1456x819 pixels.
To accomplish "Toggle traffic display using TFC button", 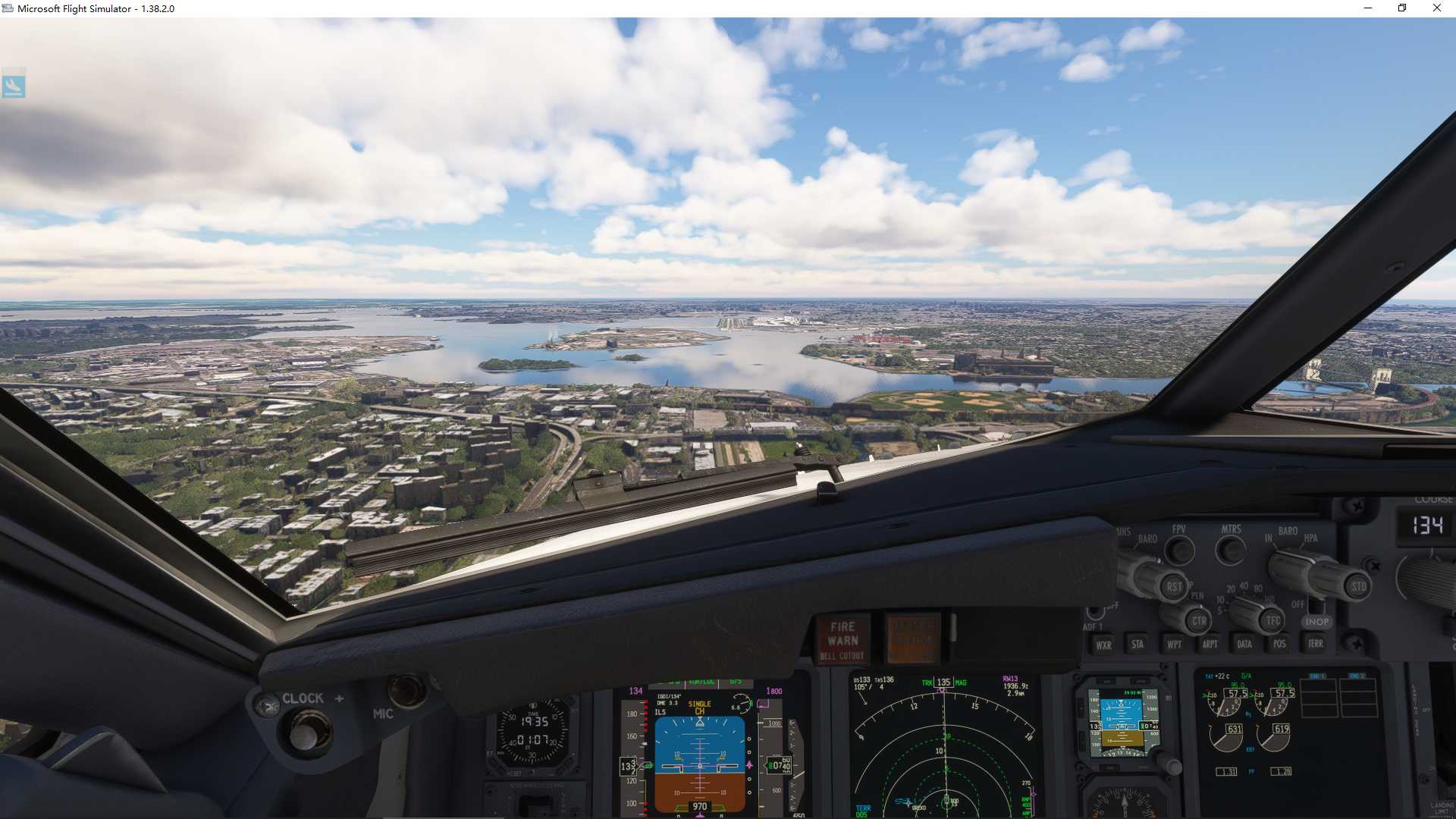I will click(x=1272, y=621).
